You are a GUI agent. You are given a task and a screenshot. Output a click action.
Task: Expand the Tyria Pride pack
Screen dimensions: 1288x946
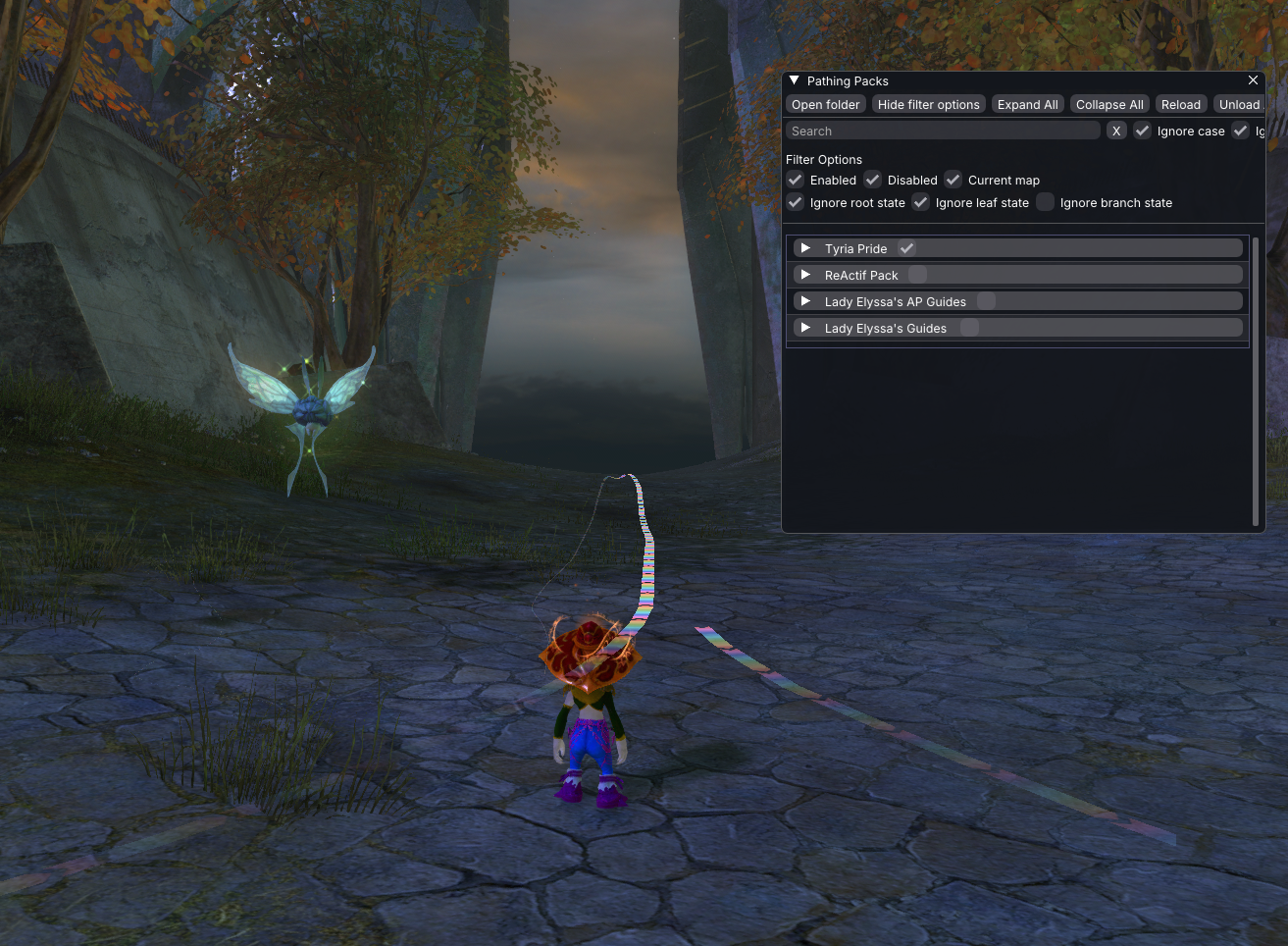[x=805, y=248]
